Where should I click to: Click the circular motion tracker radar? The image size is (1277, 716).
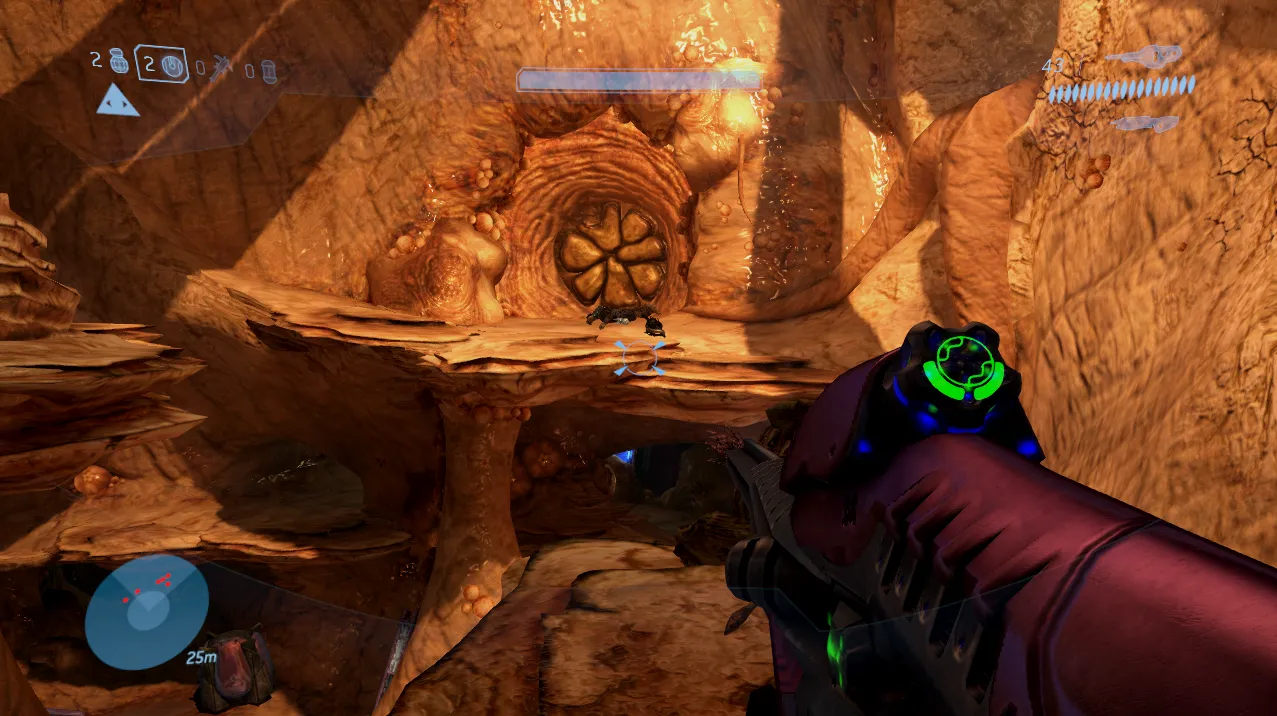(x=146, y=612)
